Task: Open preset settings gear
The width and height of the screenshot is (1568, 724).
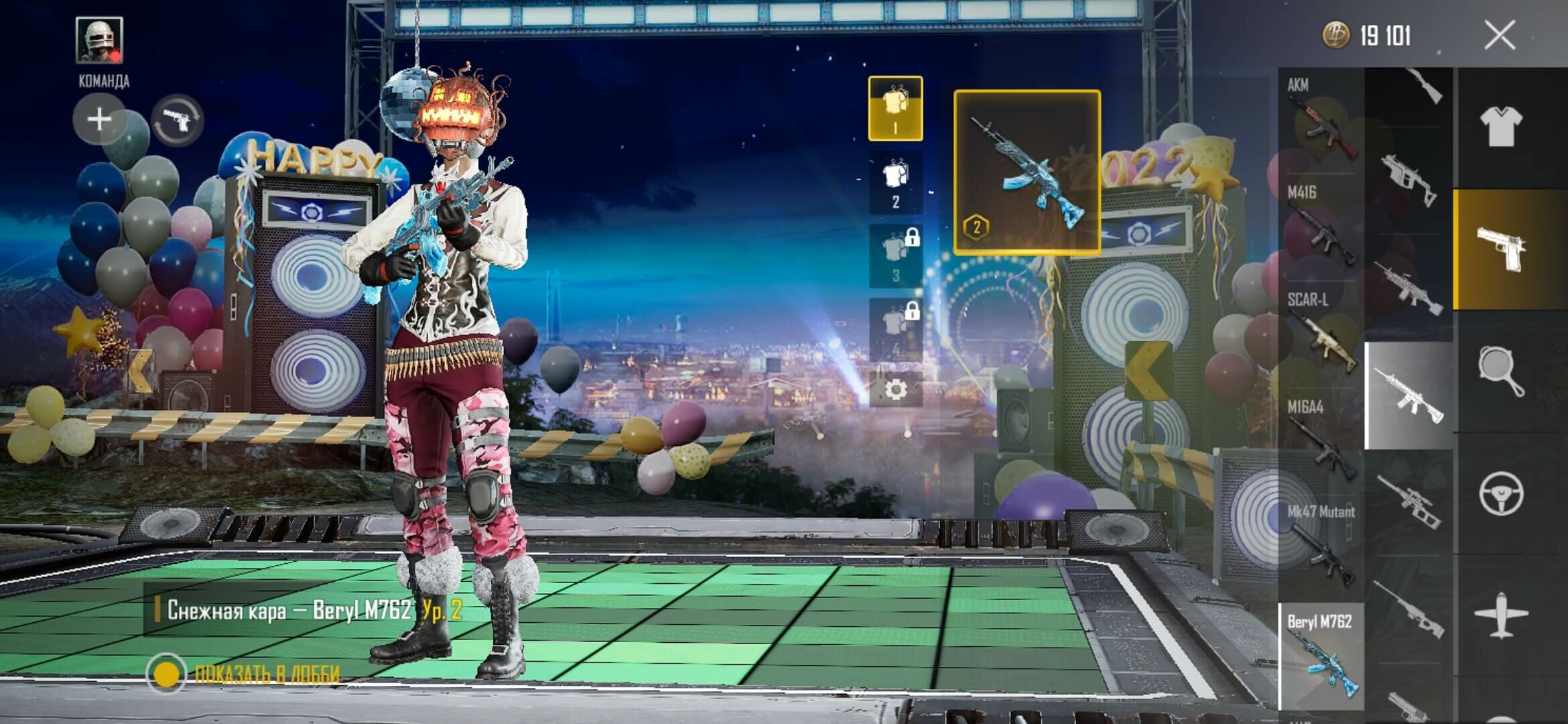Action: tap(895, 389)
